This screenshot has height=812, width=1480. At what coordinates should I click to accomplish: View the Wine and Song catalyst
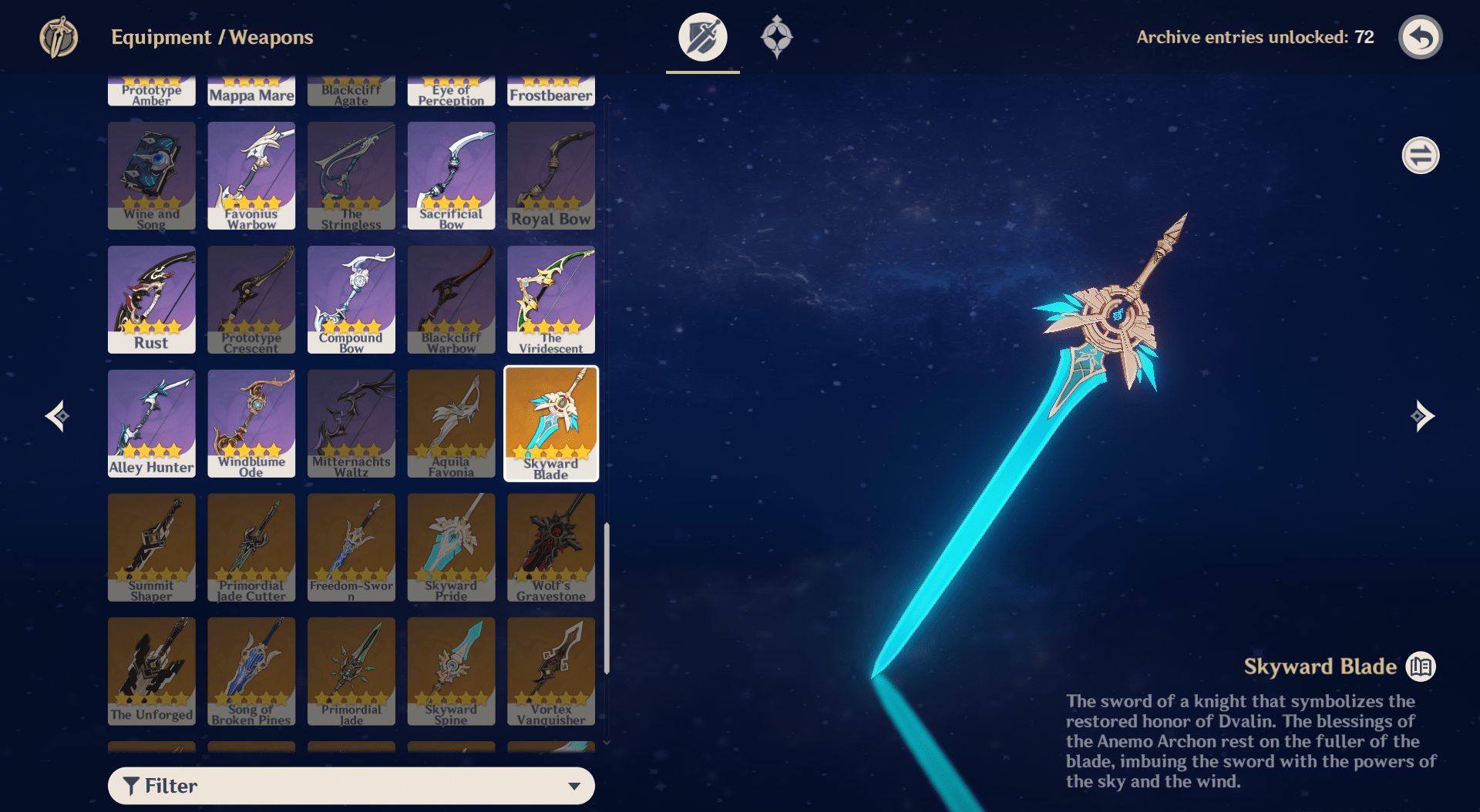pos(151,176)
